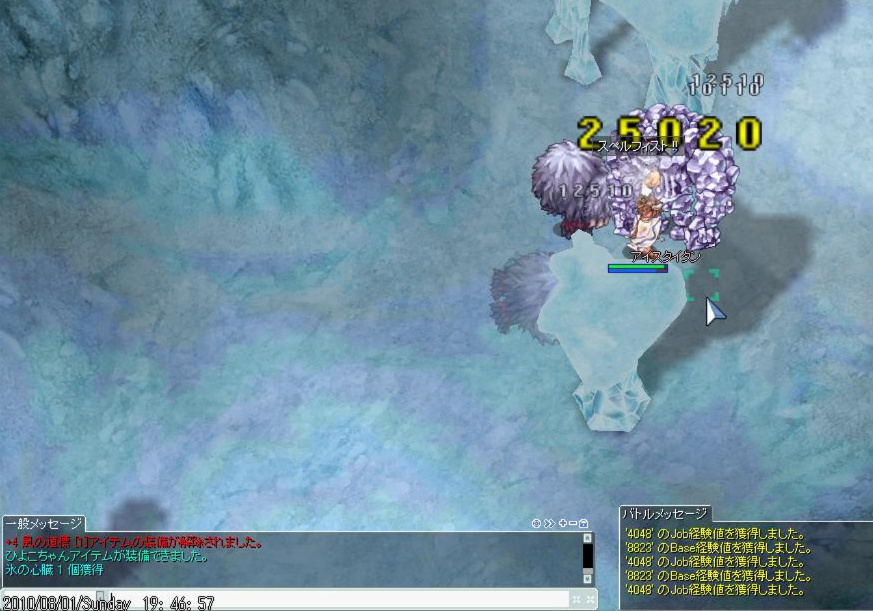Remove a chat tab with the minus icon
The image size is (873, 611).
[572, 523]
